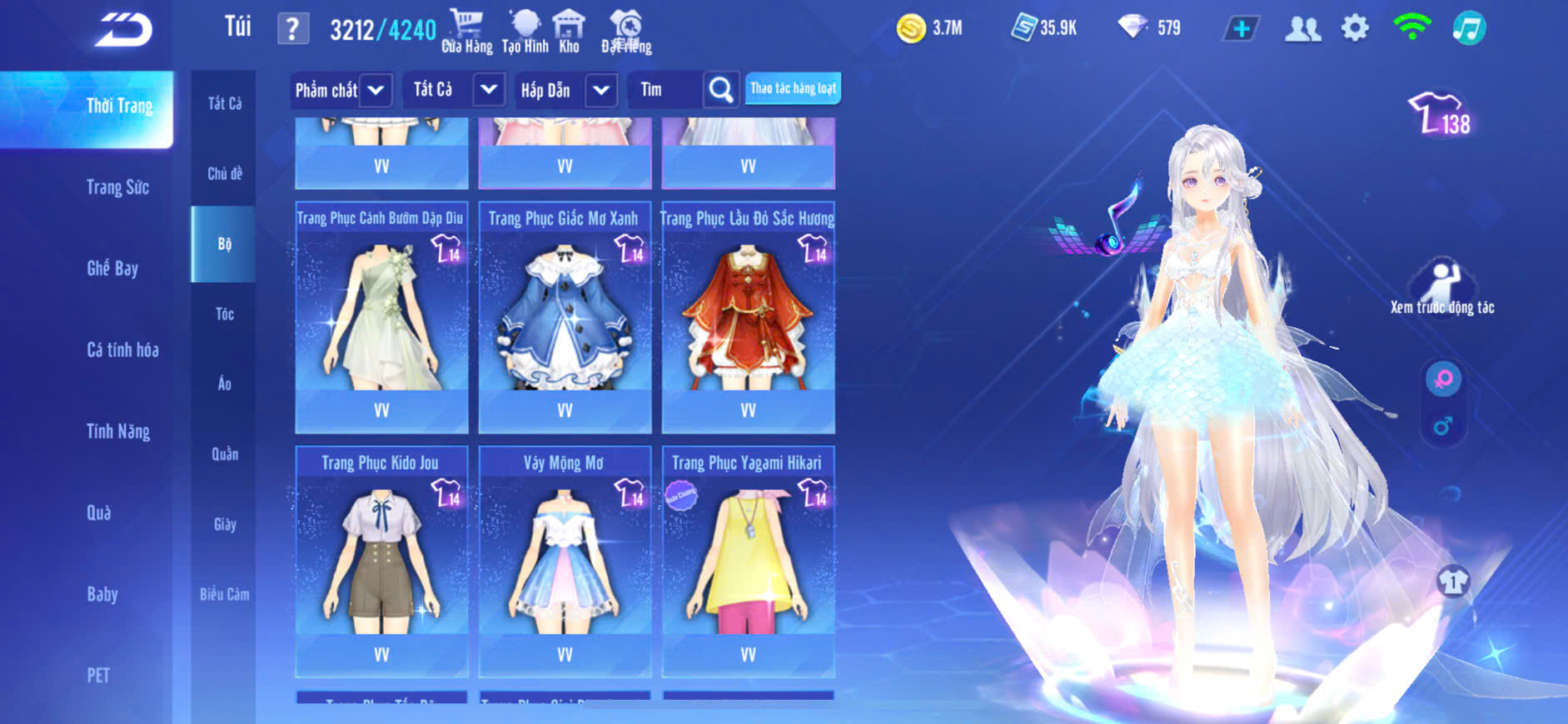Go back using the top-left arrow

[123, 30]
